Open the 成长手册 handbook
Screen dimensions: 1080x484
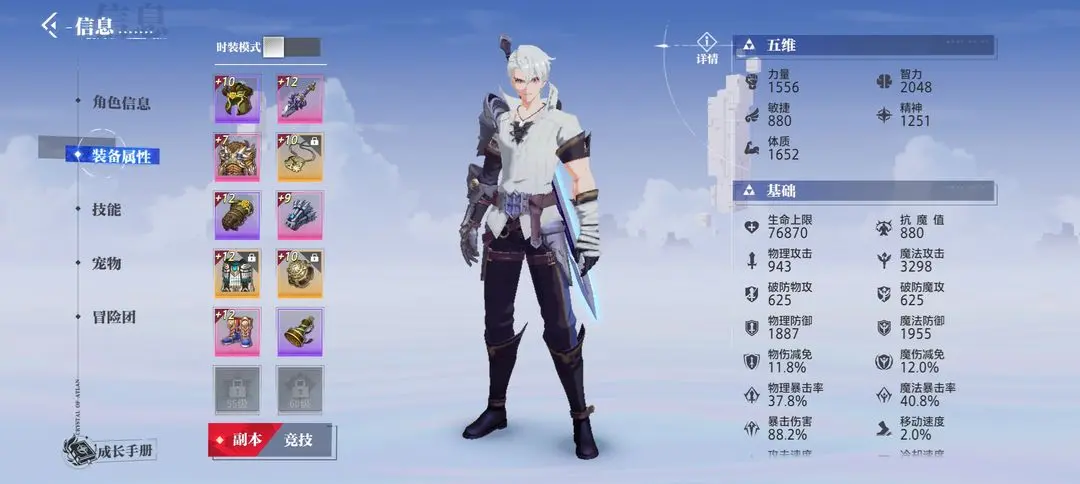[x=113, y=451]
